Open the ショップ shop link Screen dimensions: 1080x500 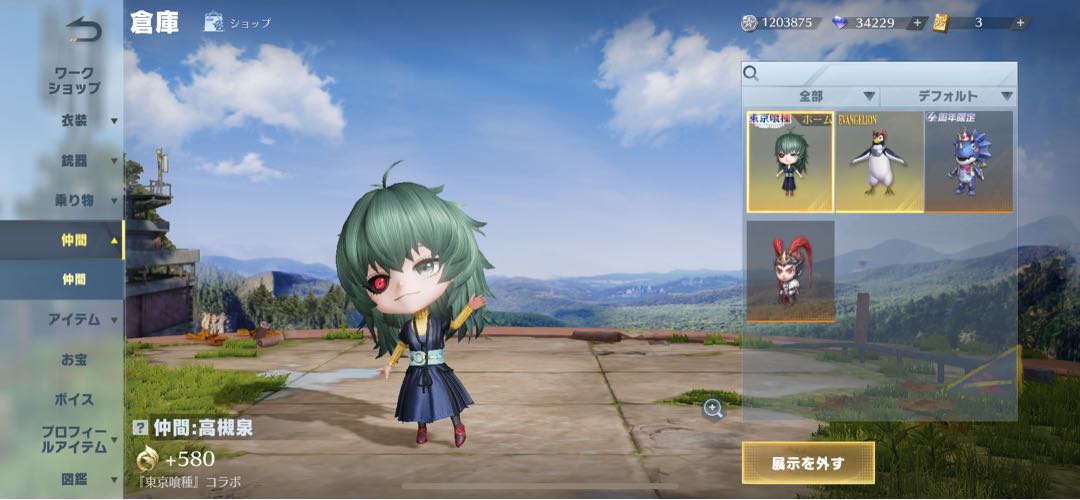[x=238, y=23]
